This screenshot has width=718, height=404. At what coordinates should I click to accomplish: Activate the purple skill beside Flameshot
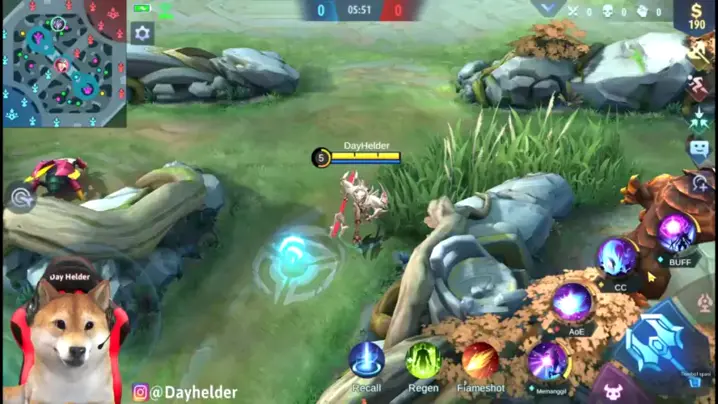tap(547, 361)
